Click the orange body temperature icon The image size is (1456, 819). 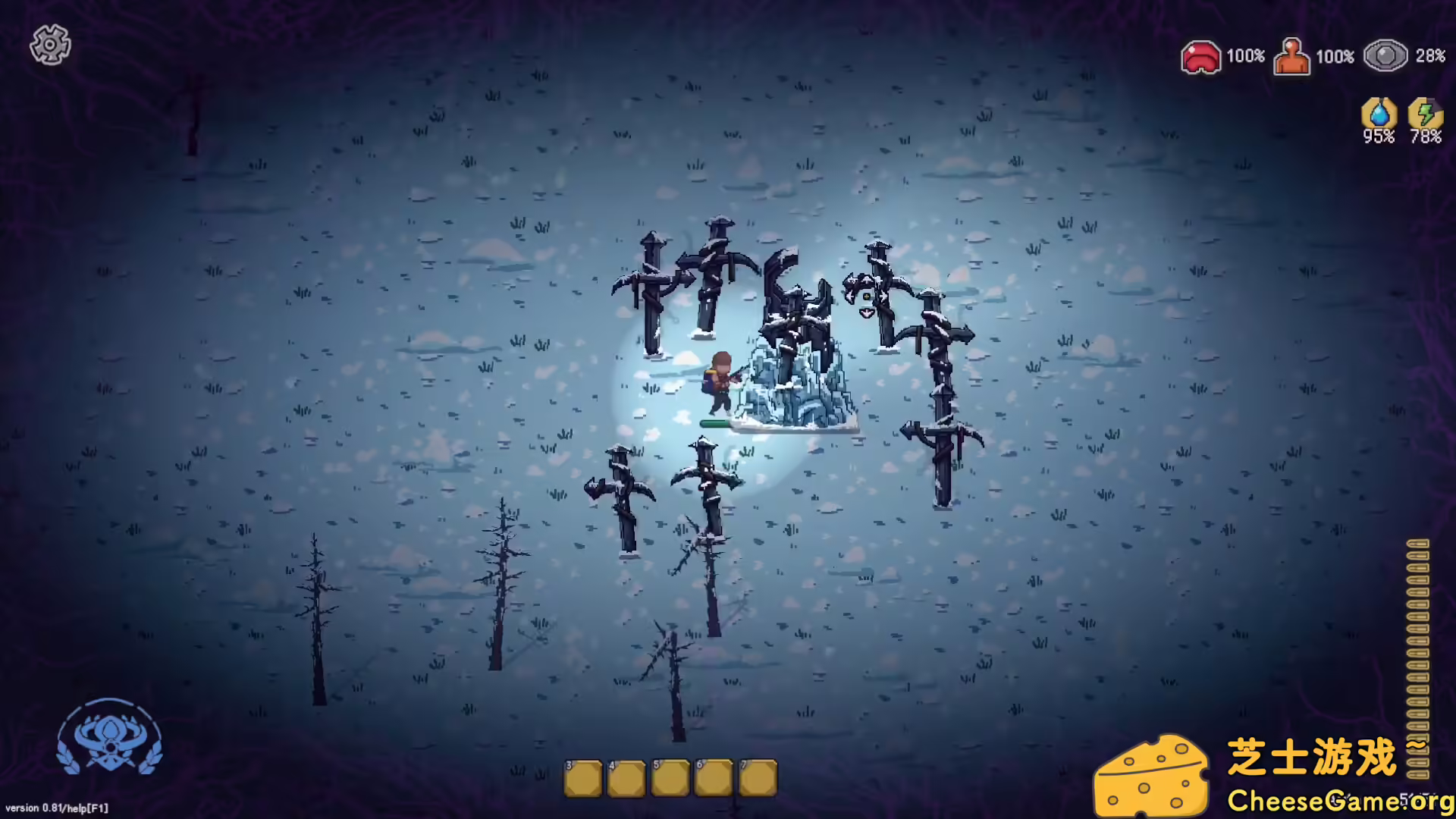pos(1293,55)
